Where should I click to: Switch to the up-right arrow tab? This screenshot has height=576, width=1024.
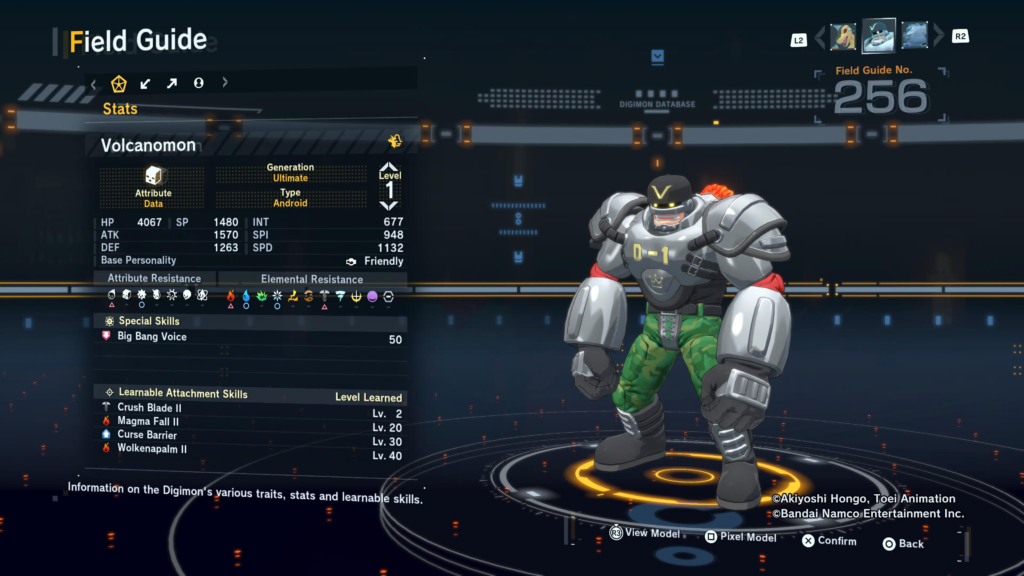click(172, 83)
